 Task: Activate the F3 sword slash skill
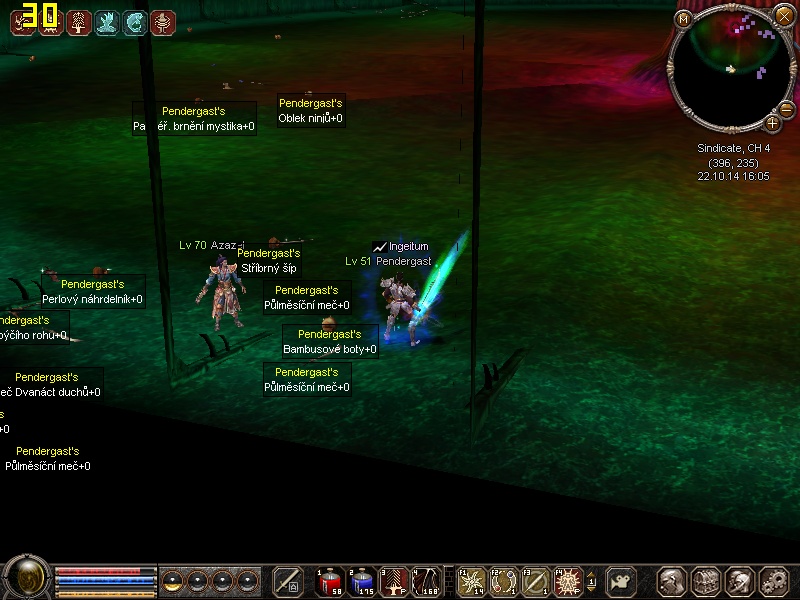[x=537, y=581]
